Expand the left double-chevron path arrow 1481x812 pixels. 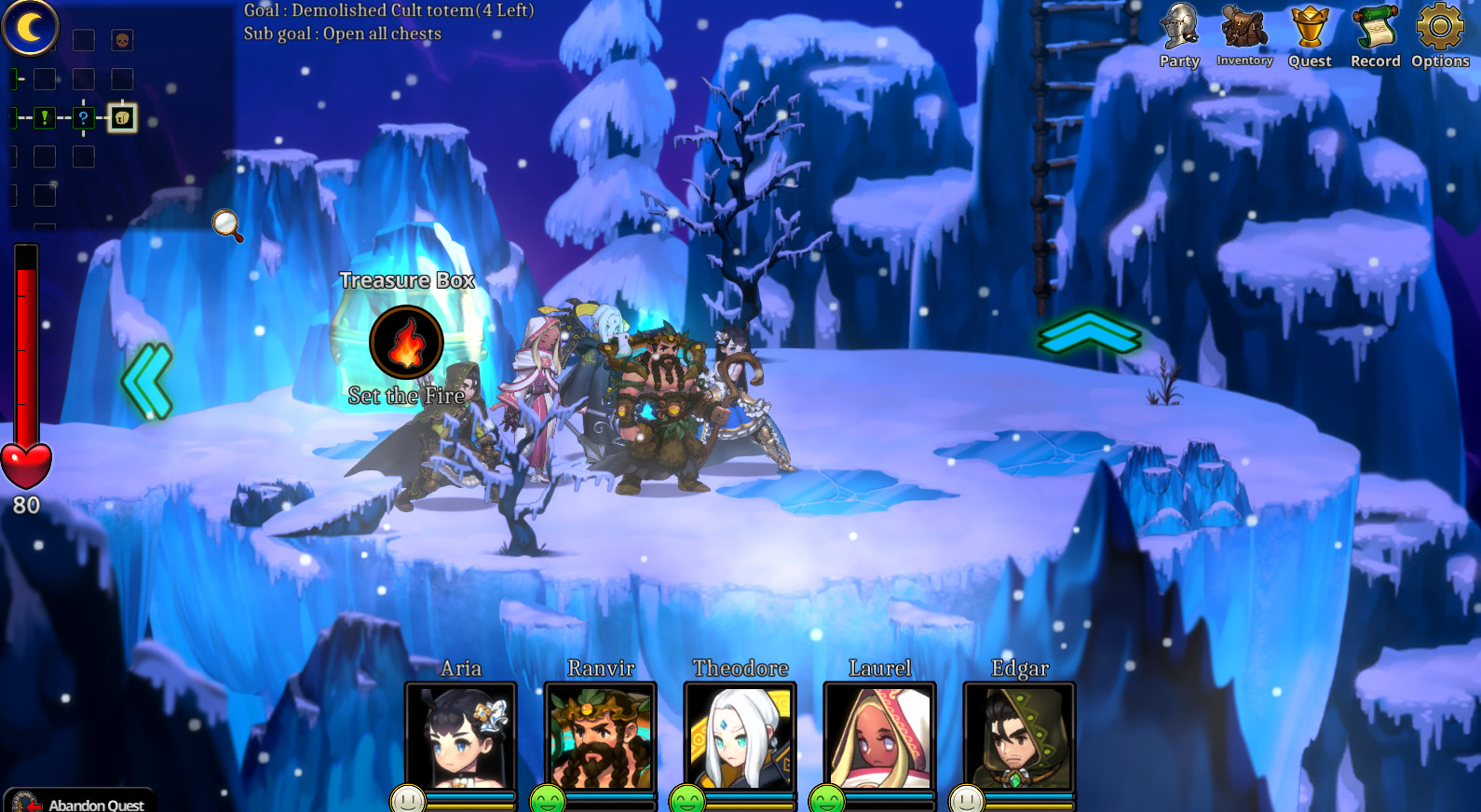coord(146,379)
